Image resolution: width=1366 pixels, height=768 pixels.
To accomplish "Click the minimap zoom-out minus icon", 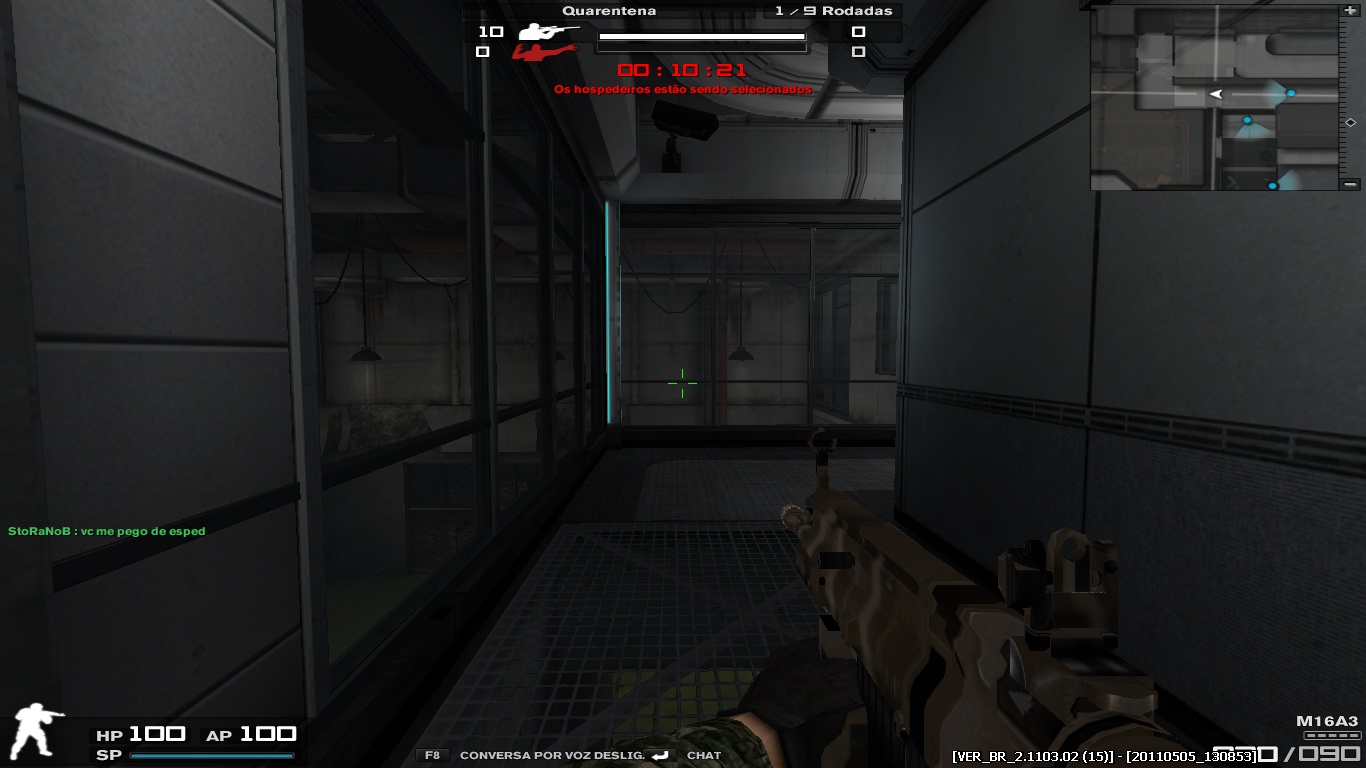I will [x=1350, y=184].
